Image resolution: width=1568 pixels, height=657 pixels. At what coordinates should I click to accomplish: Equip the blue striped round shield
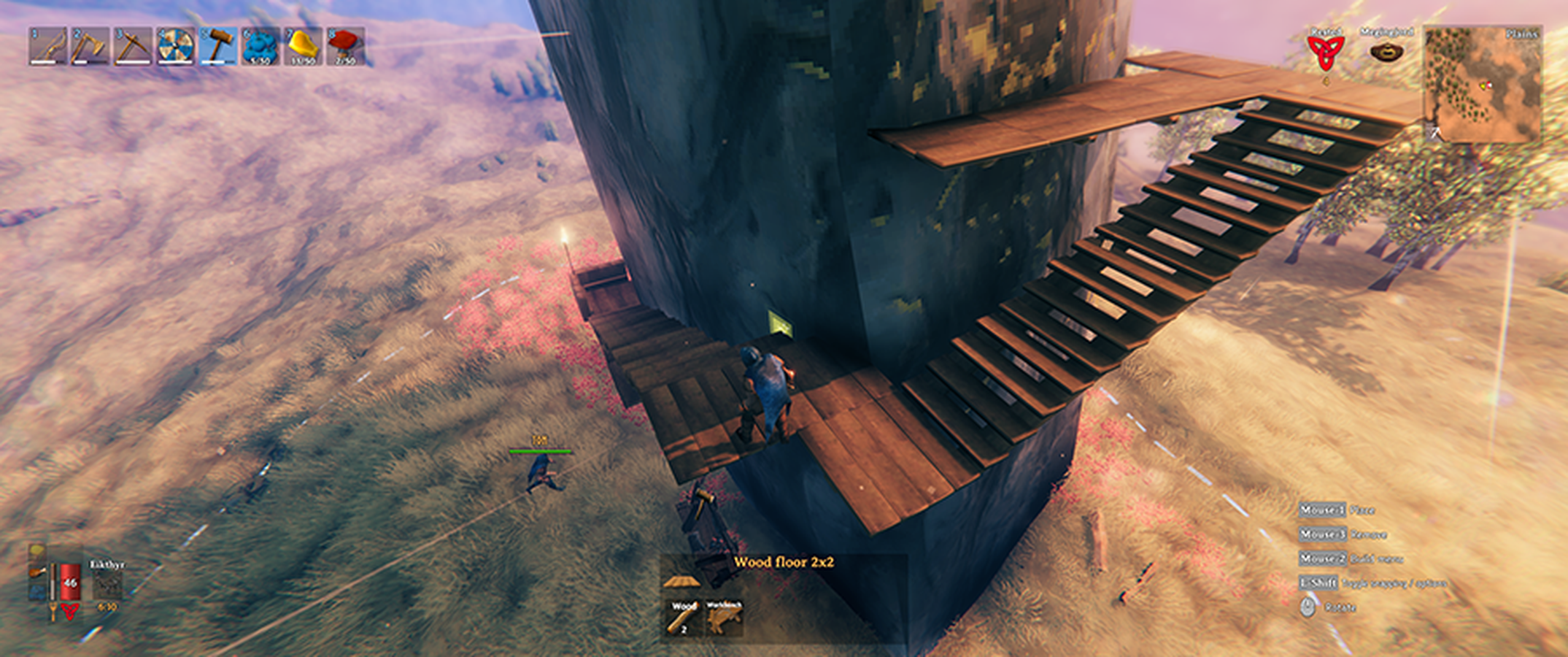click(176, 46)
